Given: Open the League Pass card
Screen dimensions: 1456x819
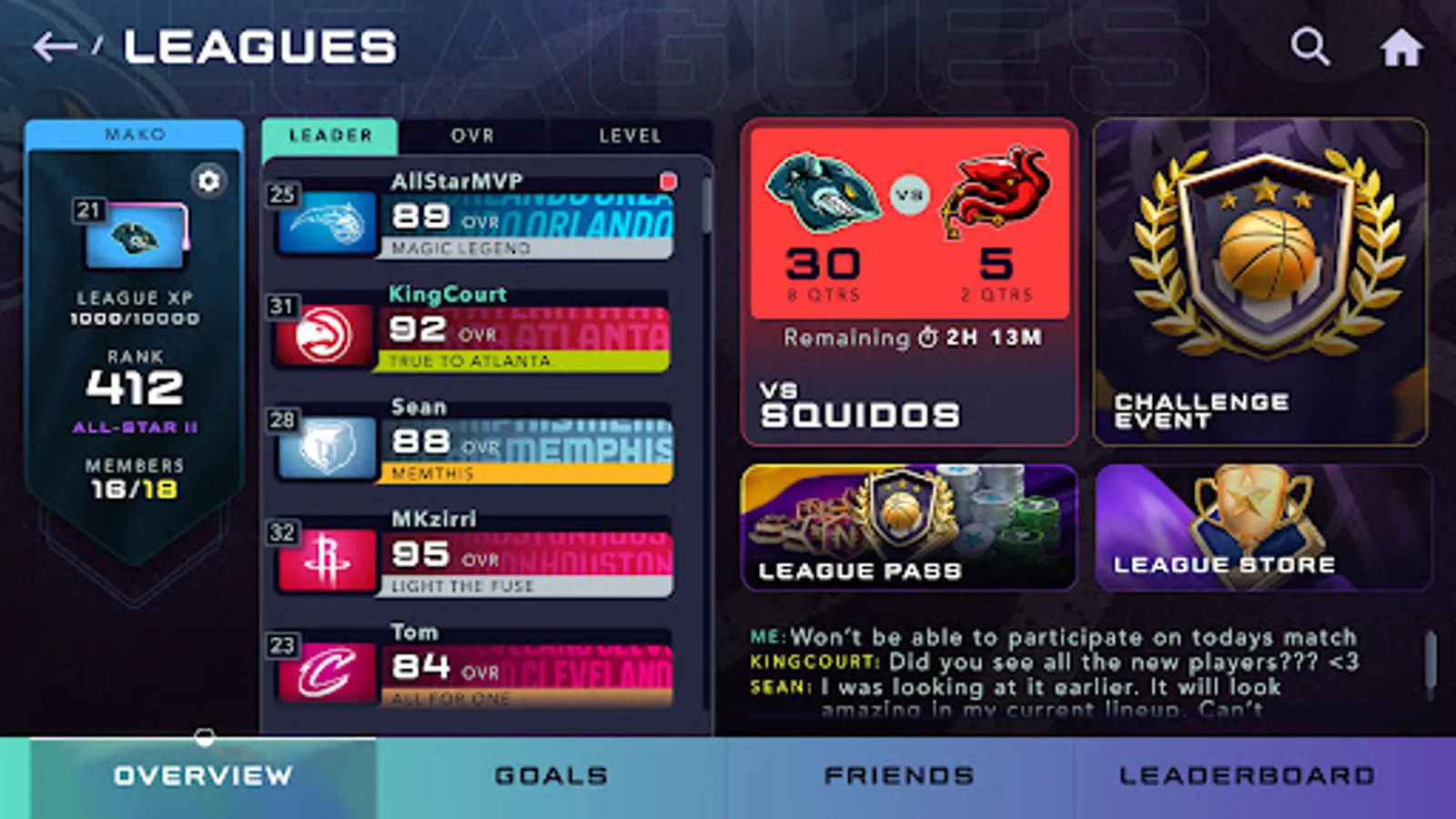Looking at the screenshot, I should 908,528.
